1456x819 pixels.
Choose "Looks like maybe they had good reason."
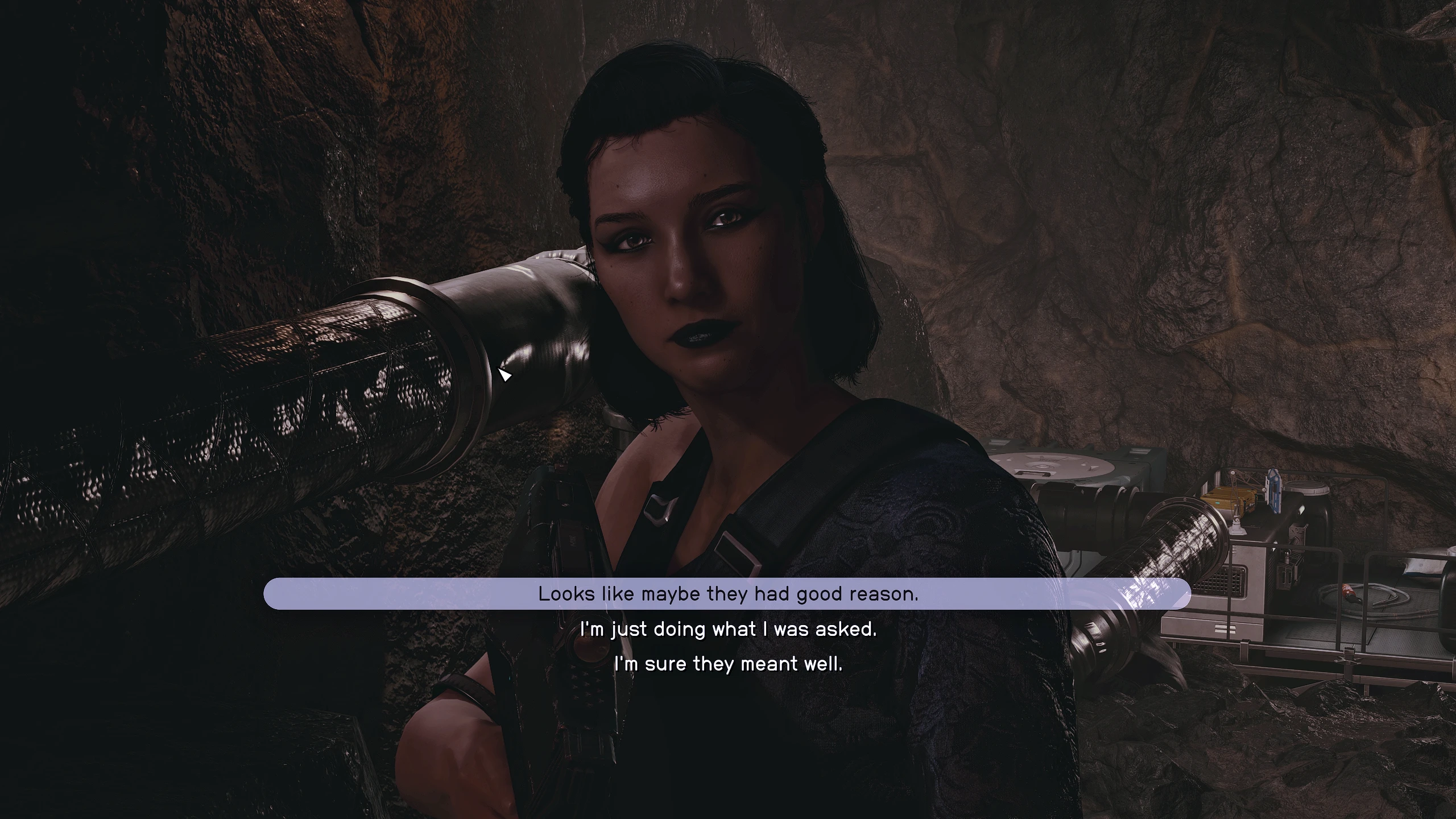point(727,594)
